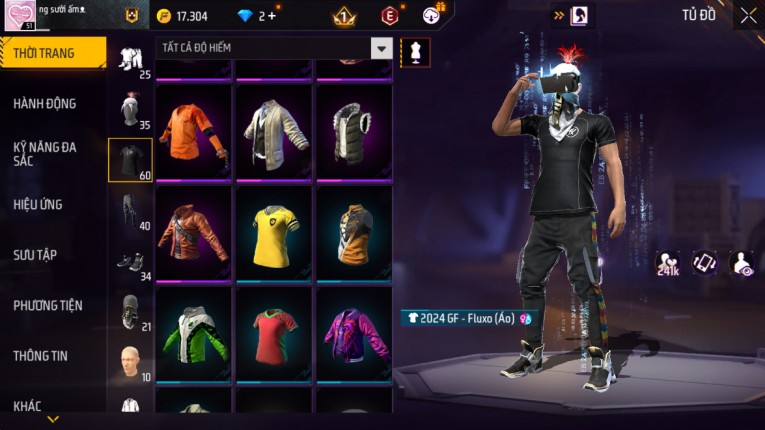Select the pink and purple jacket
765x430 pixels.
(354, 334)
